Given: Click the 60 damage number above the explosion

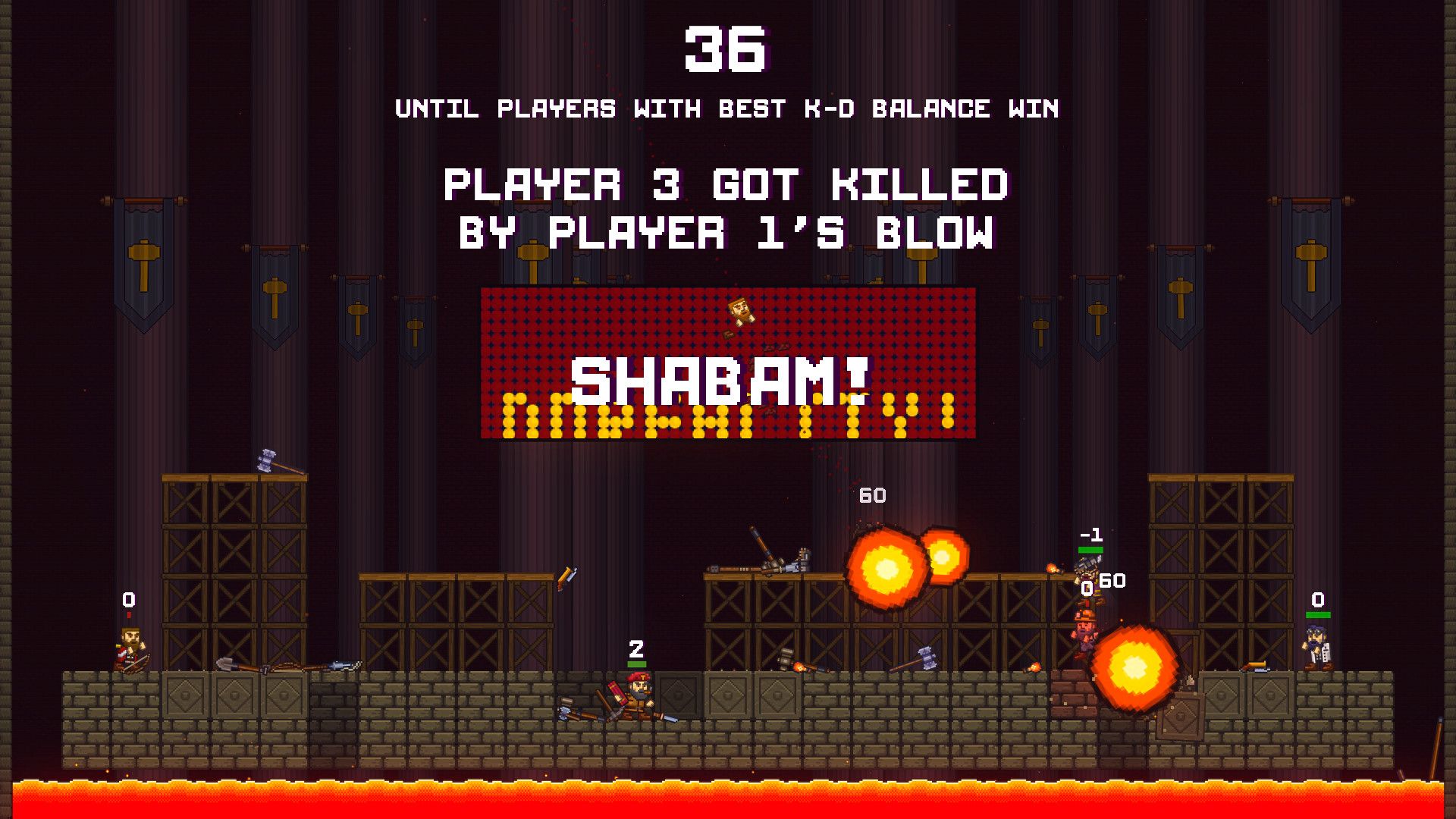Looking at the screenshot, I should (x=871, y=497).
